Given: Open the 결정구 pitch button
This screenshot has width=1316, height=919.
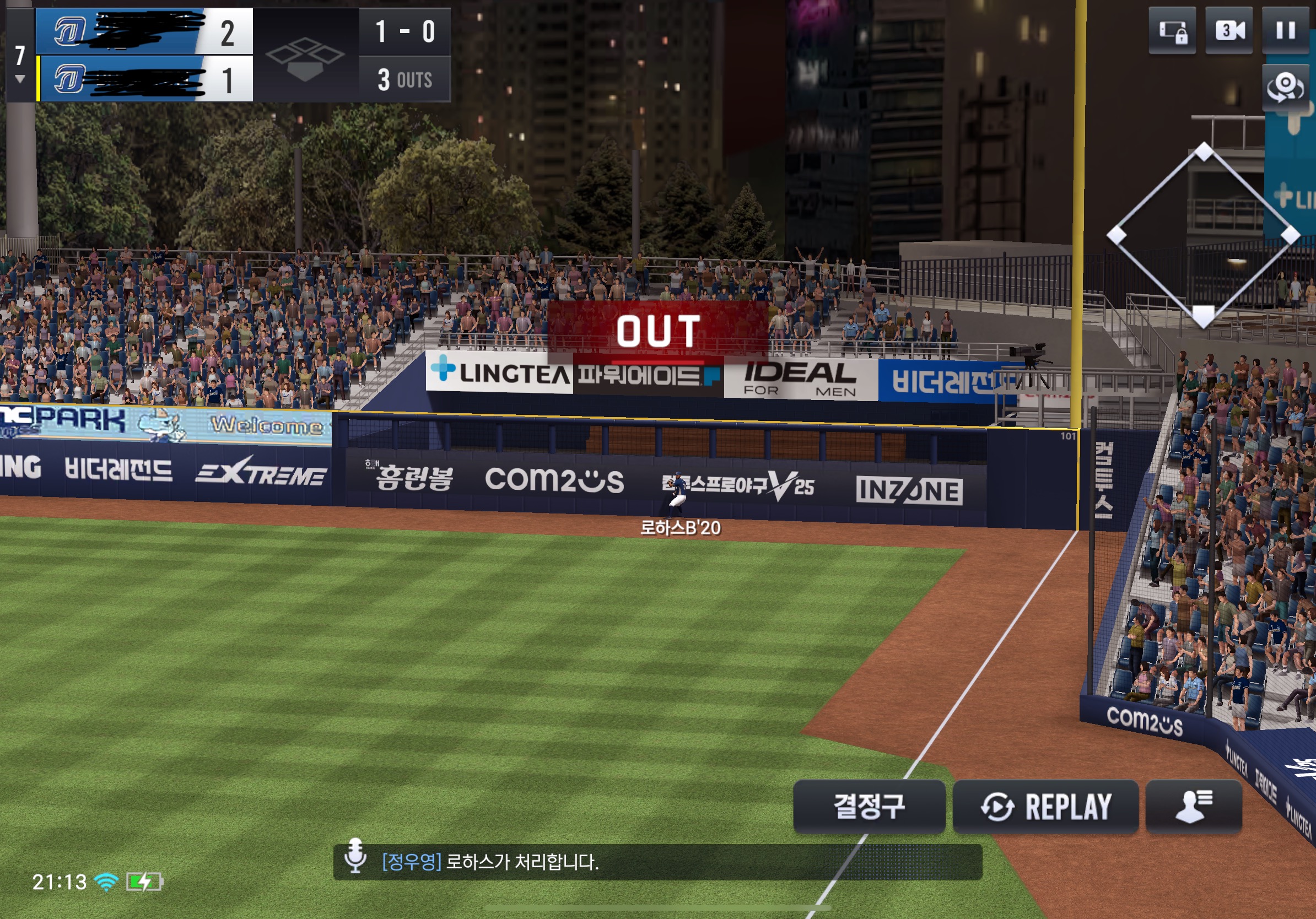Looking at the screenshot, I should 869,806.
